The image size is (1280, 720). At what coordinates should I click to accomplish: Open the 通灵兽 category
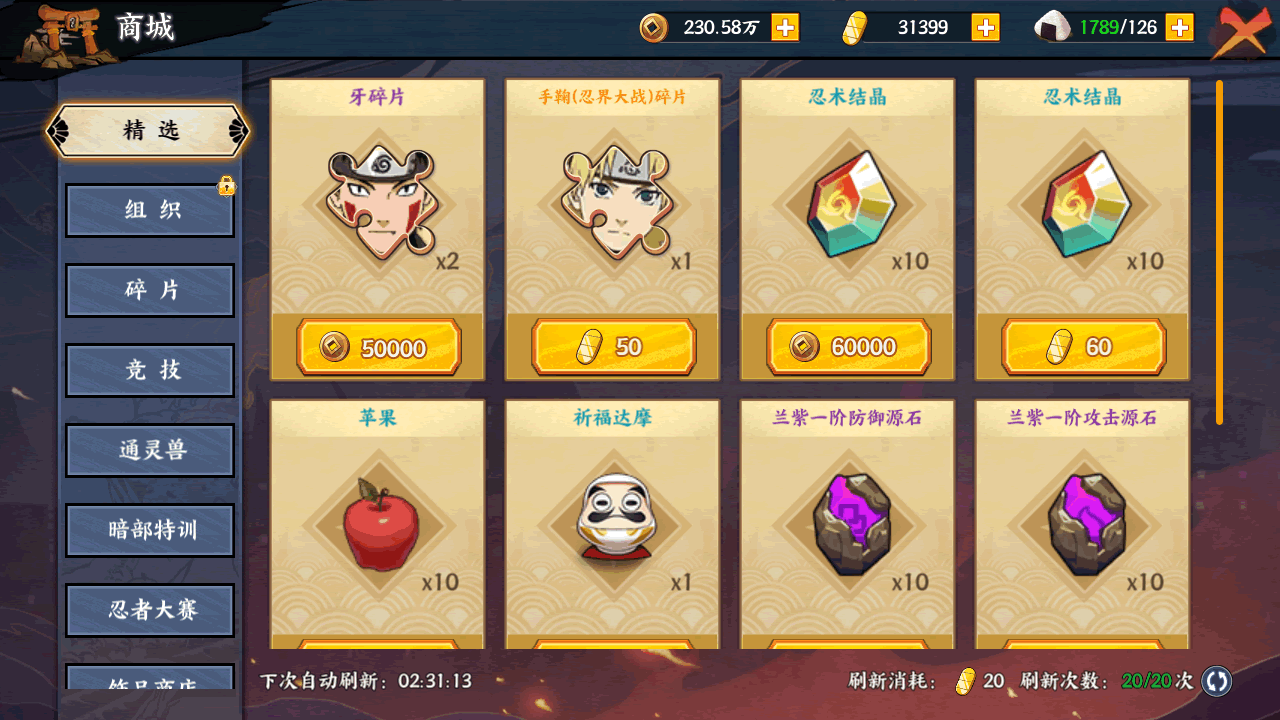pyautogui.click(x=150, y=450)
